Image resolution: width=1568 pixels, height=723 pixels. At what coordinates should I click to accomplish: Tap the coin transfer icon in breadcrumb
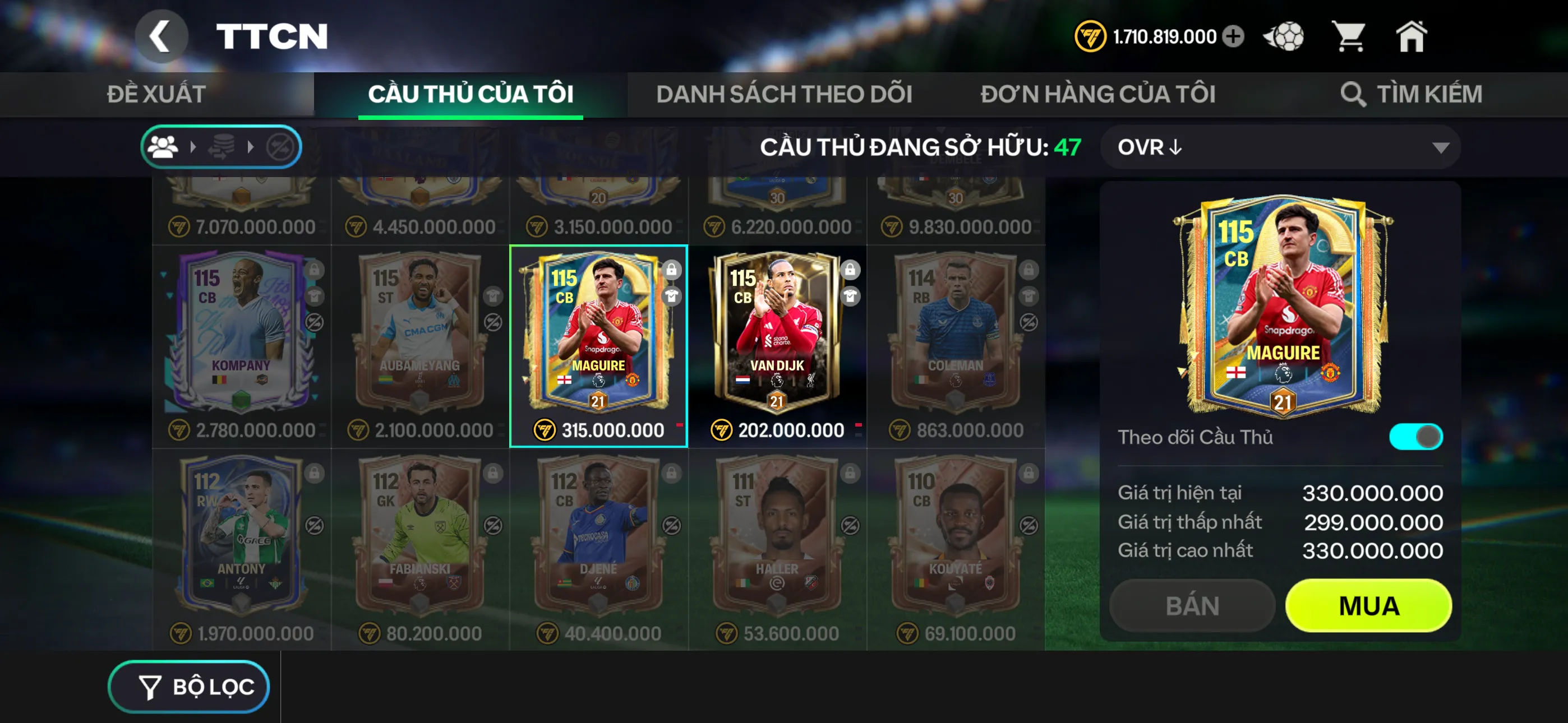pos(220,146)
